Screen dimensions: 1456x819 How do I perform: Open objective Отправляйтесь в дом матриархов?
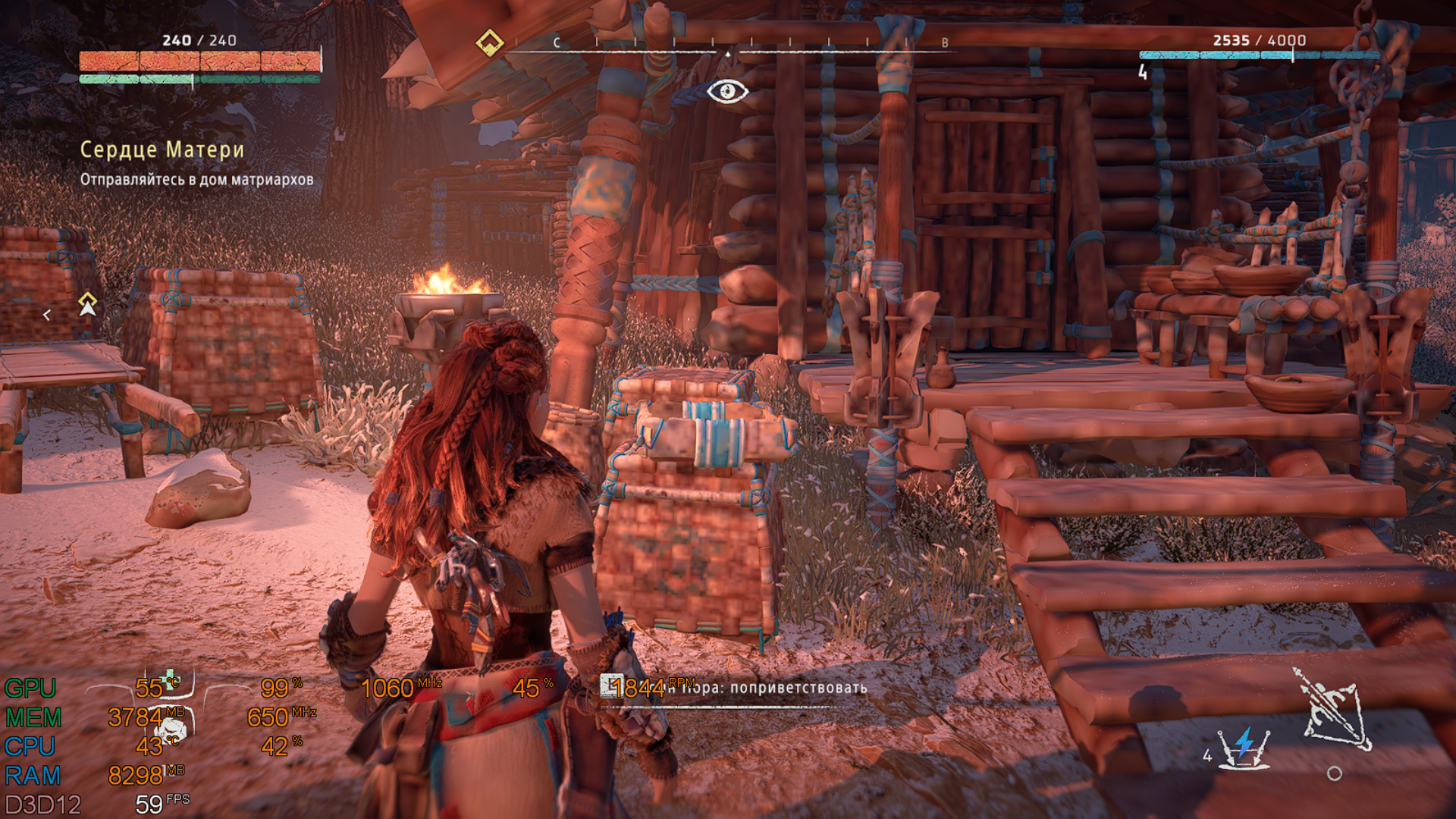[x=197, y=180]
